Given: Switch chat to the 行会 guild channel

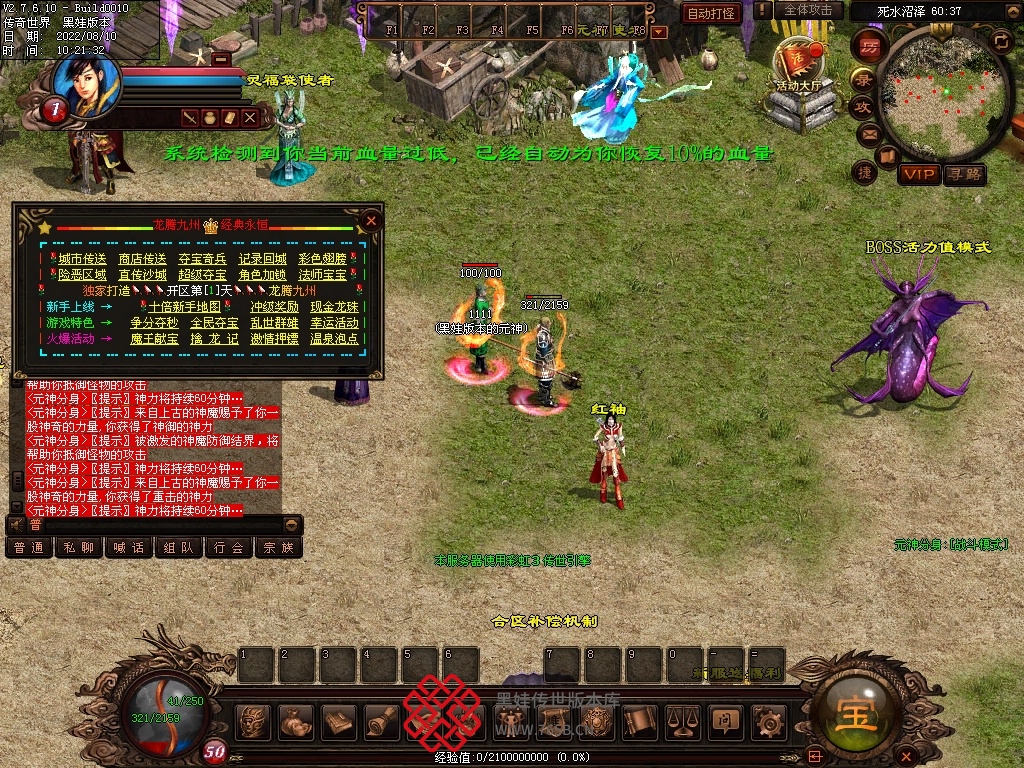Looking at the screenshot, I should (229, 547).
